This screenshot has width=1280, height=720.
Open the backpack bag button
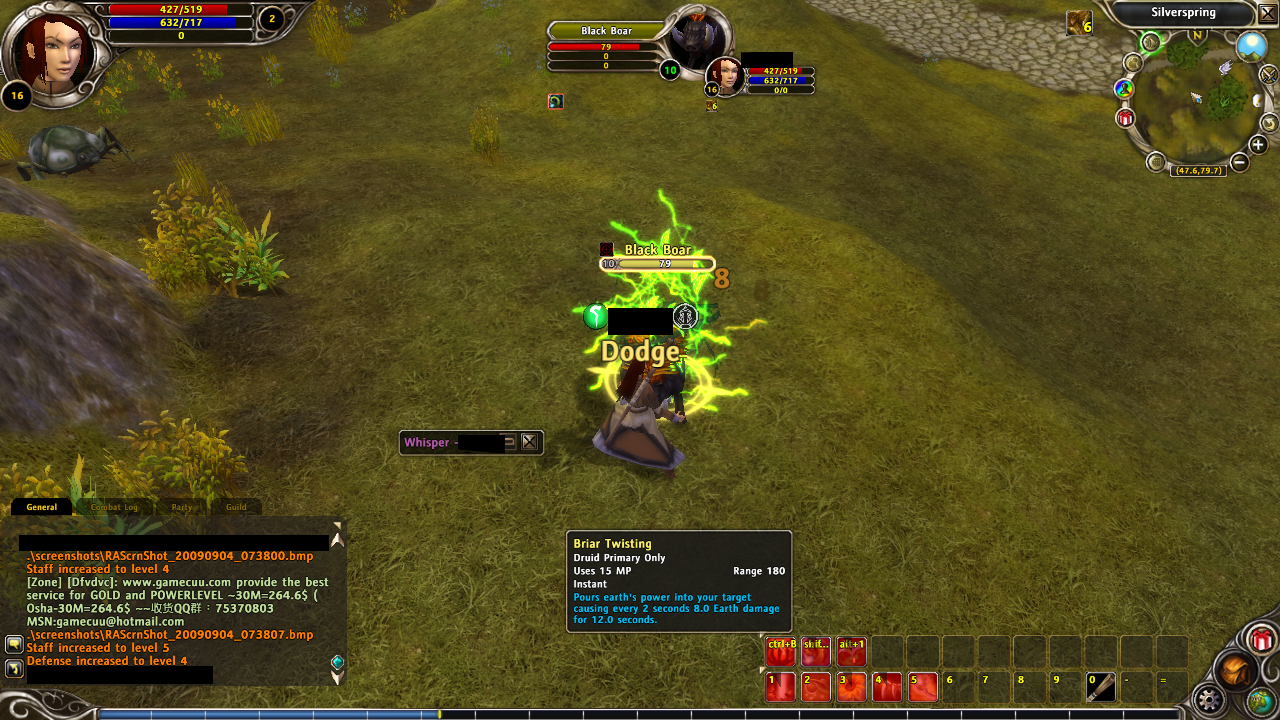click(1235, 671)
